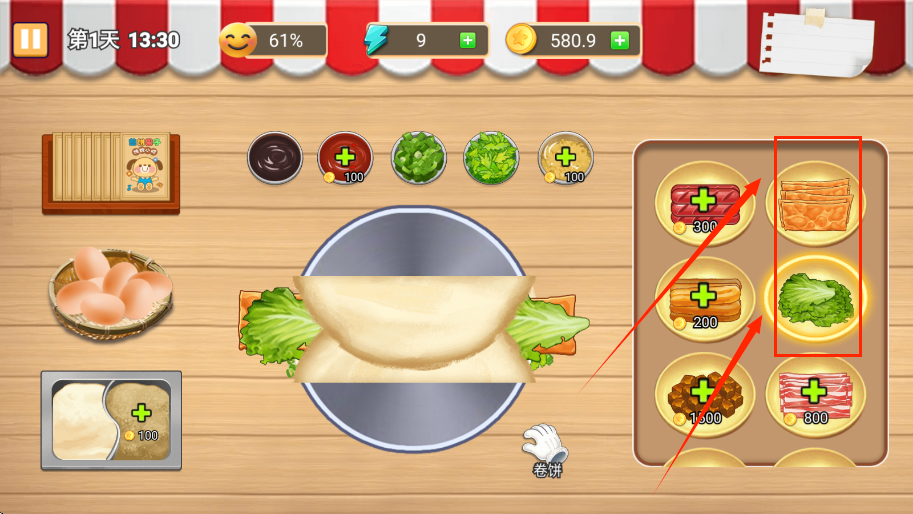
Task: Tap the glove to roll the pancake
Action: pyautogui.click(x=544, y=443)
